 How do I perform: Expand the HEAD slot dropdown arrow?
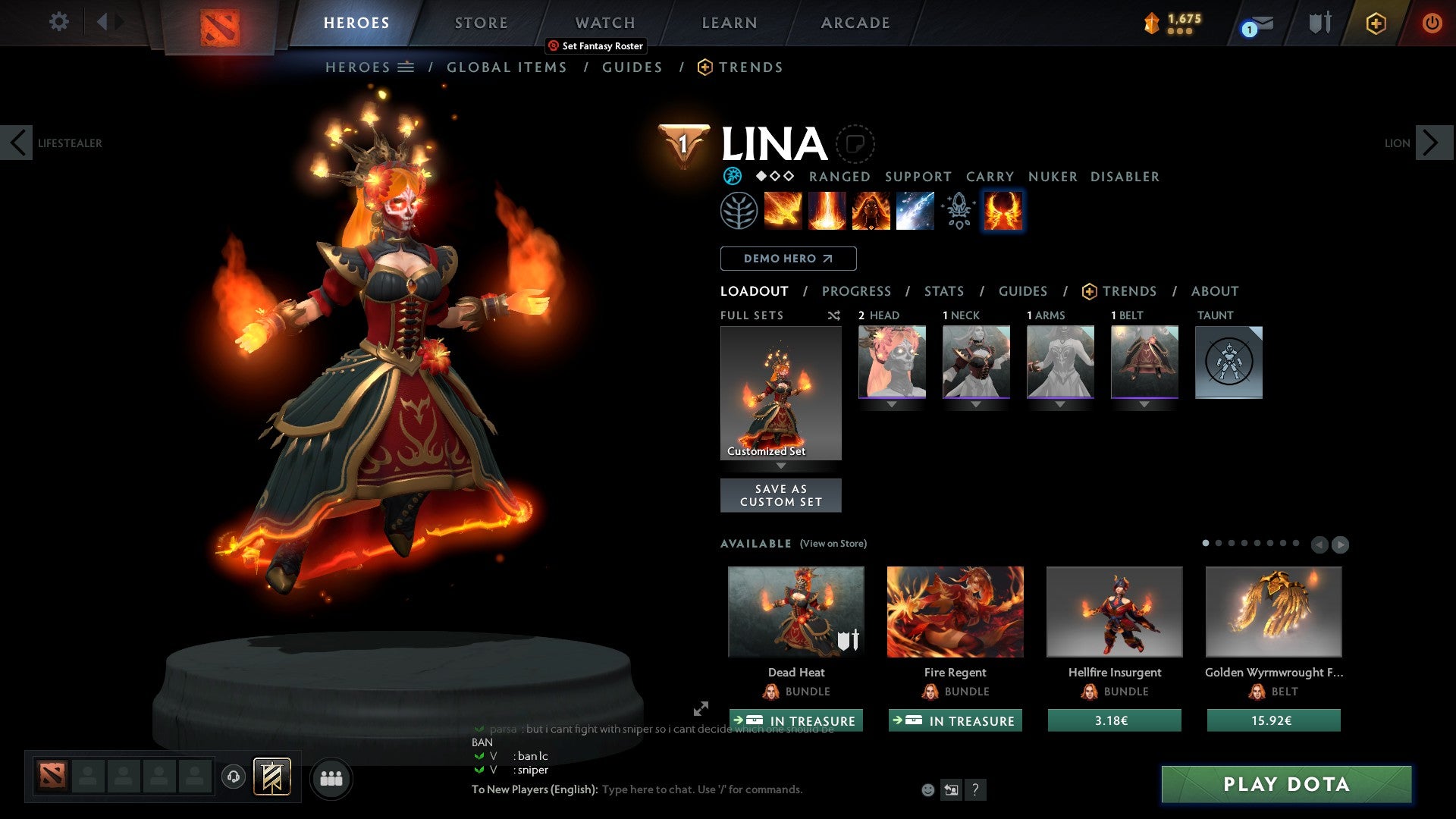pos(892,403)
